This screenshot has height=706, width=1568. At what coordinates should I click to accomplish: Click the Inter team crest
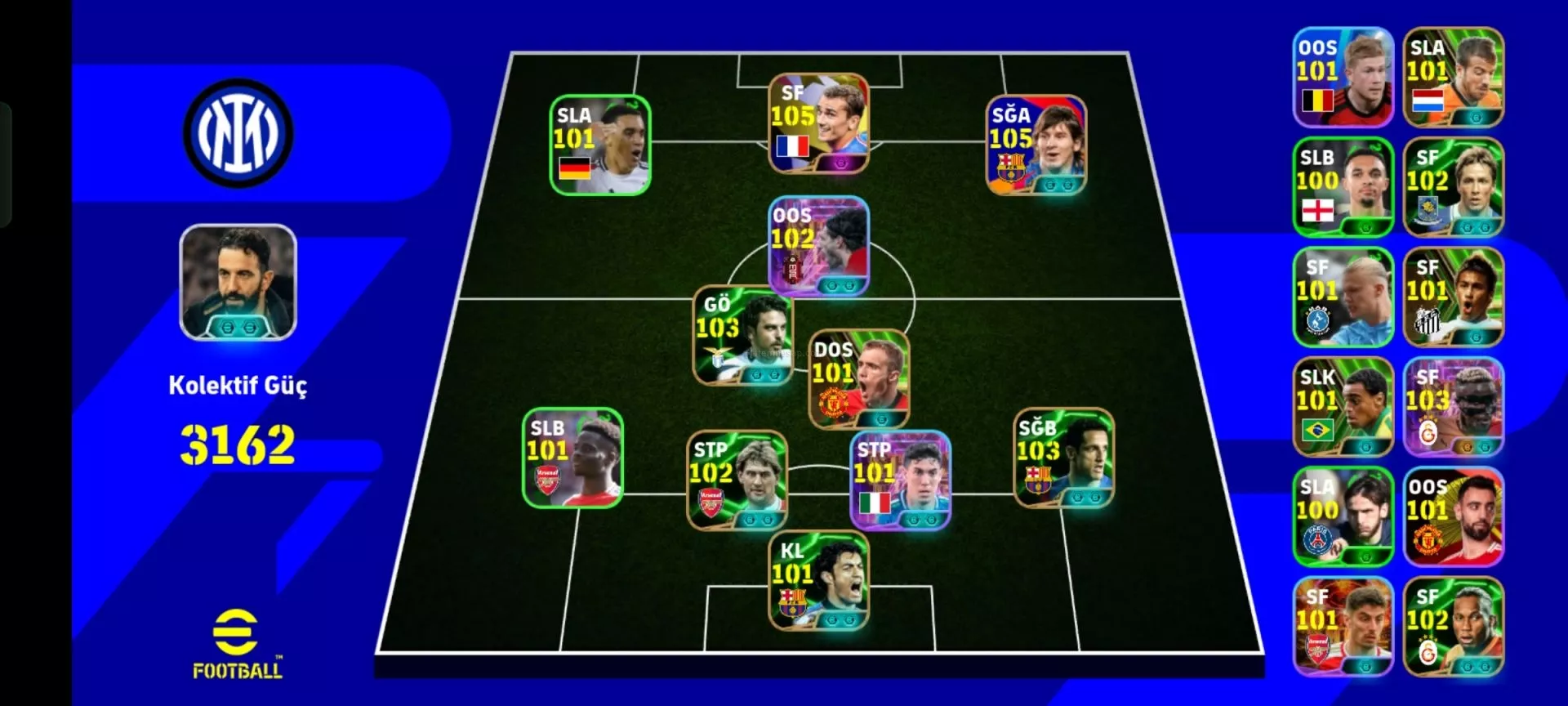coord(238,133)
